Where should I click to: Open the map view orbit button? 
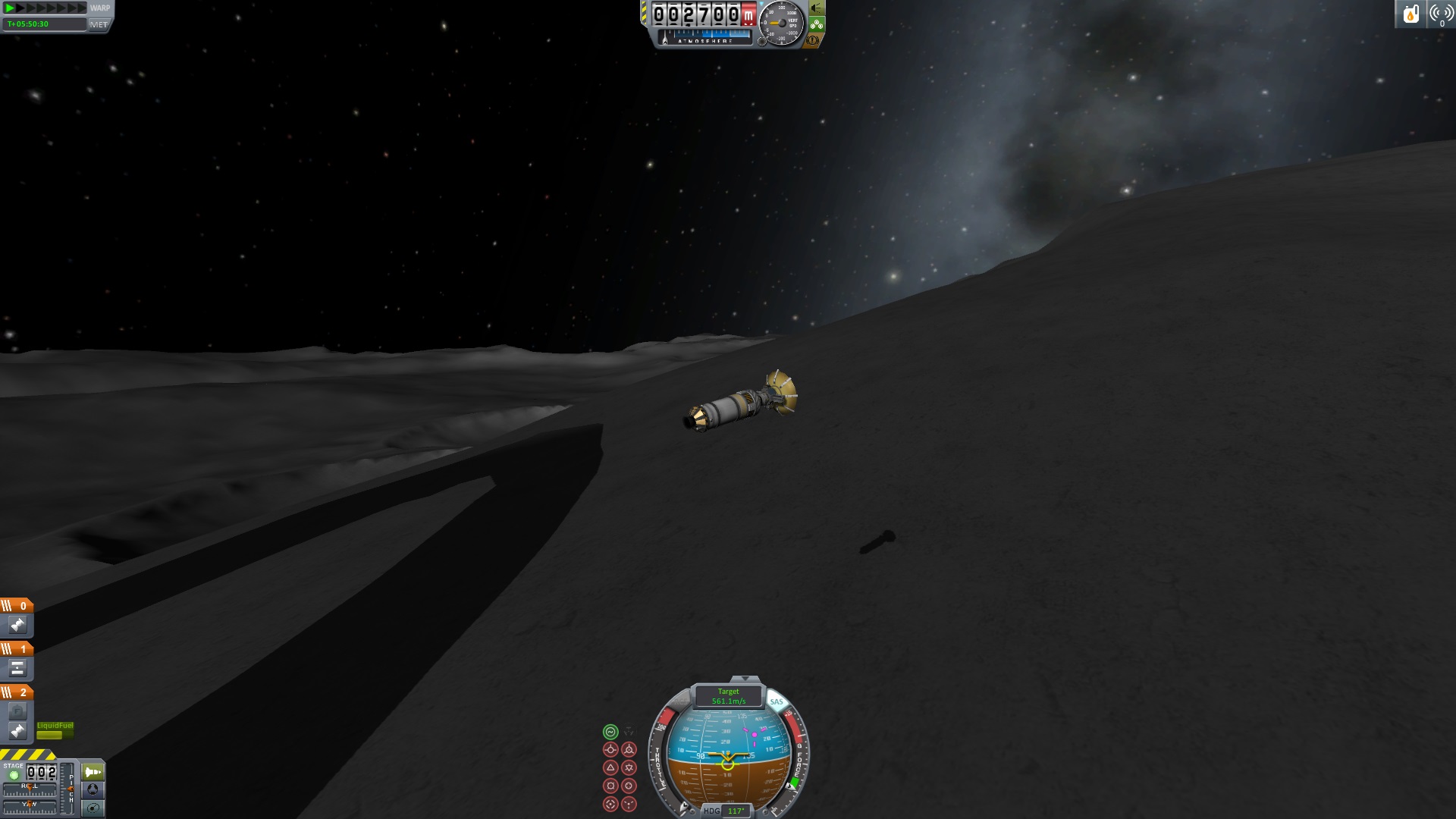(x=93, y=808)
